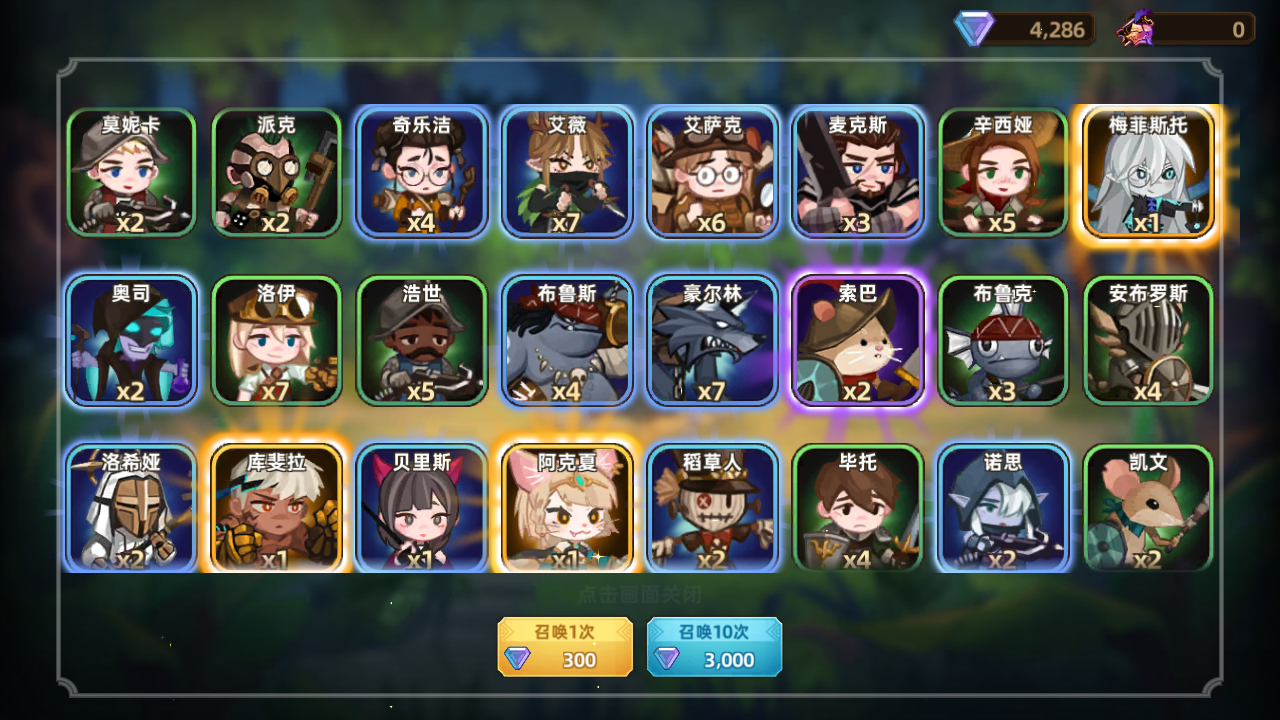Select the 库斐拉 character portrait
The width and height of the screenshot is (1280, 720).
click(277, 508)
